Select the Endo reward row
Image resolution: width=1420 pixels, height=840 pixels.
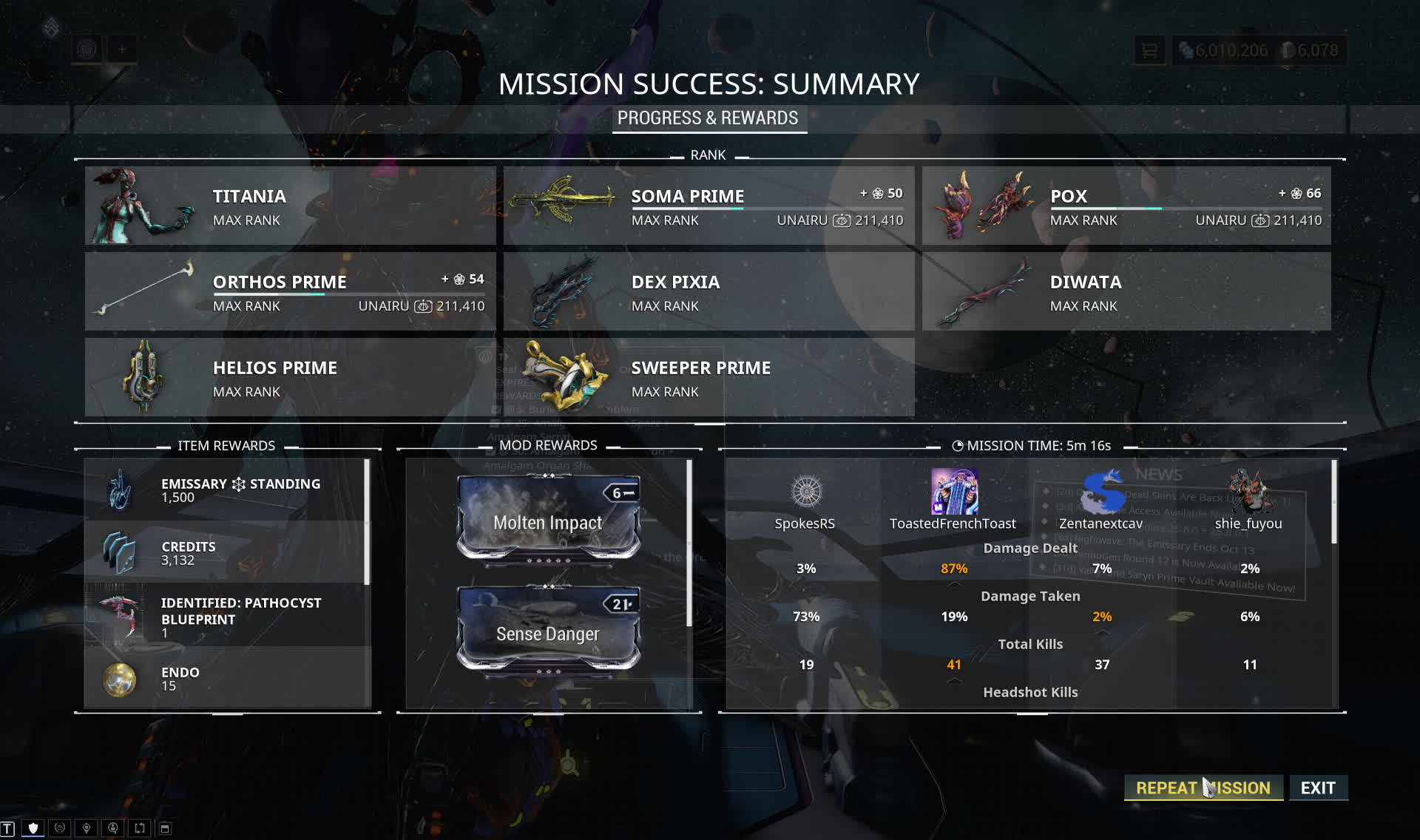[x=226, y=678]
